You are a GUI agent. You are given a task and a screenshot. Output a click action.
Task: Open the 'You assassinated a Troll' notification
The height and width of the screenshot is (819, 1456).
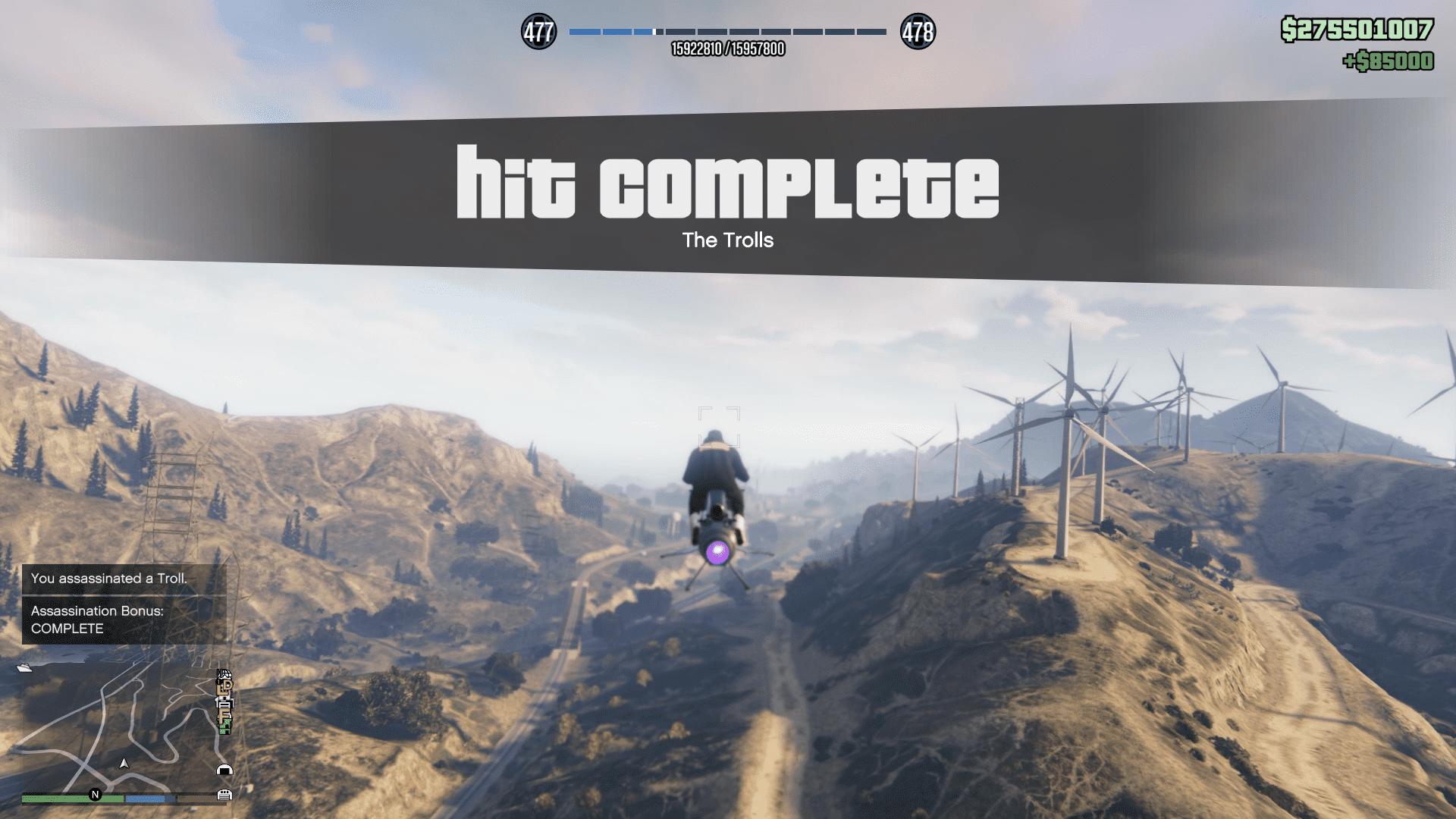pos(124,579)
